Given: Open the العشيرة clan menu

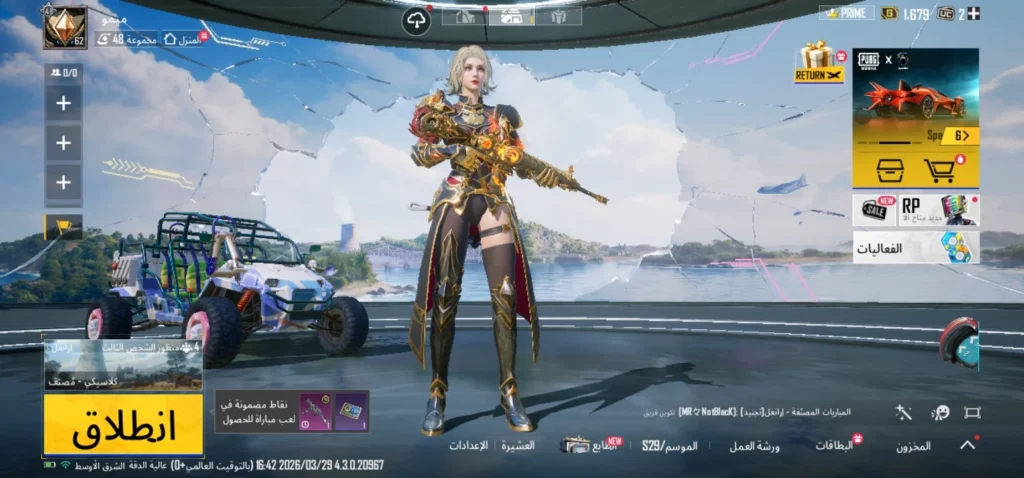Looking at the screenshot, I should tap(518, 445).
